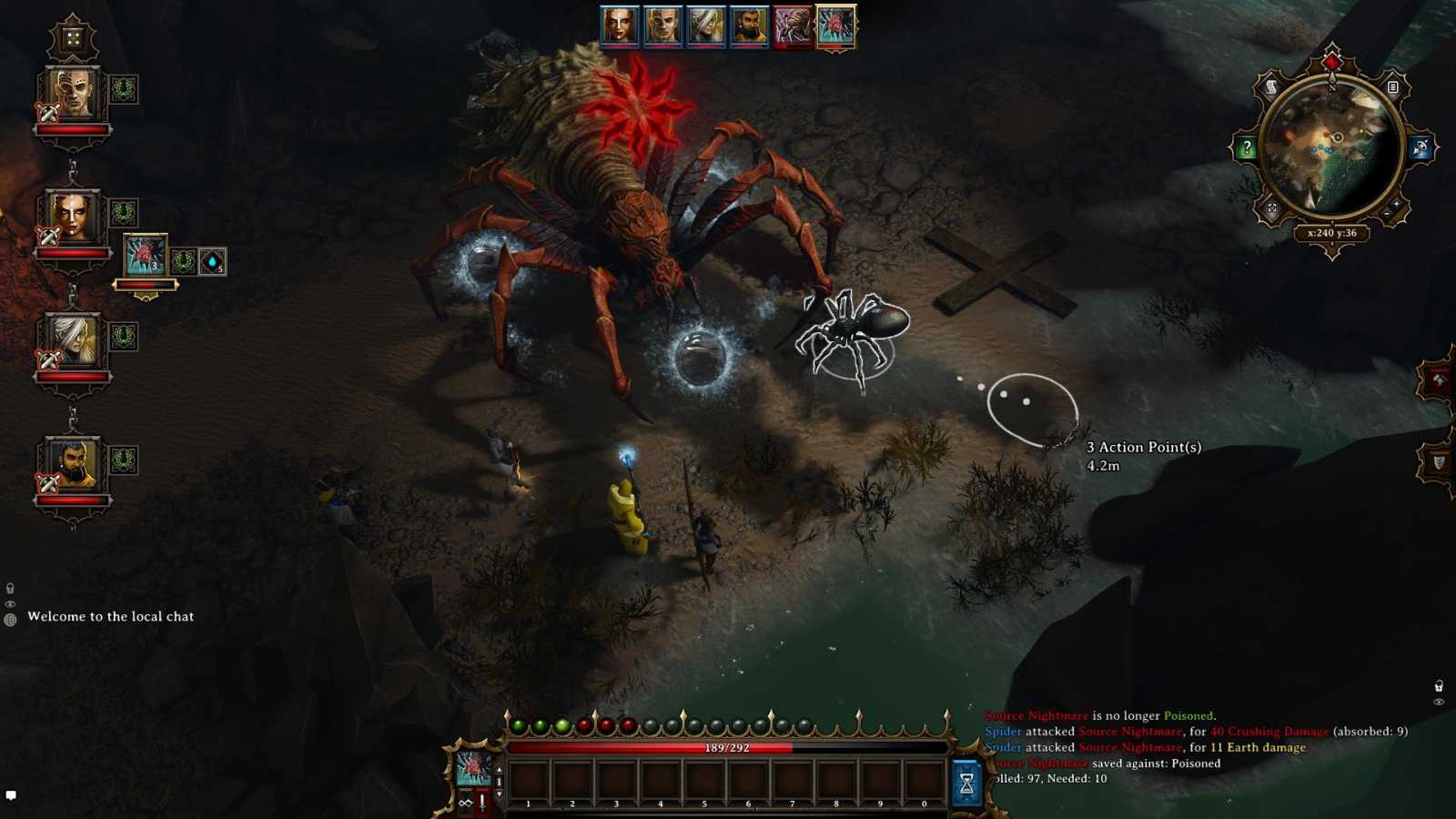Click the up arrow to change hotbar row
This screenshot has height=819, width=1456.
point(499,771)
